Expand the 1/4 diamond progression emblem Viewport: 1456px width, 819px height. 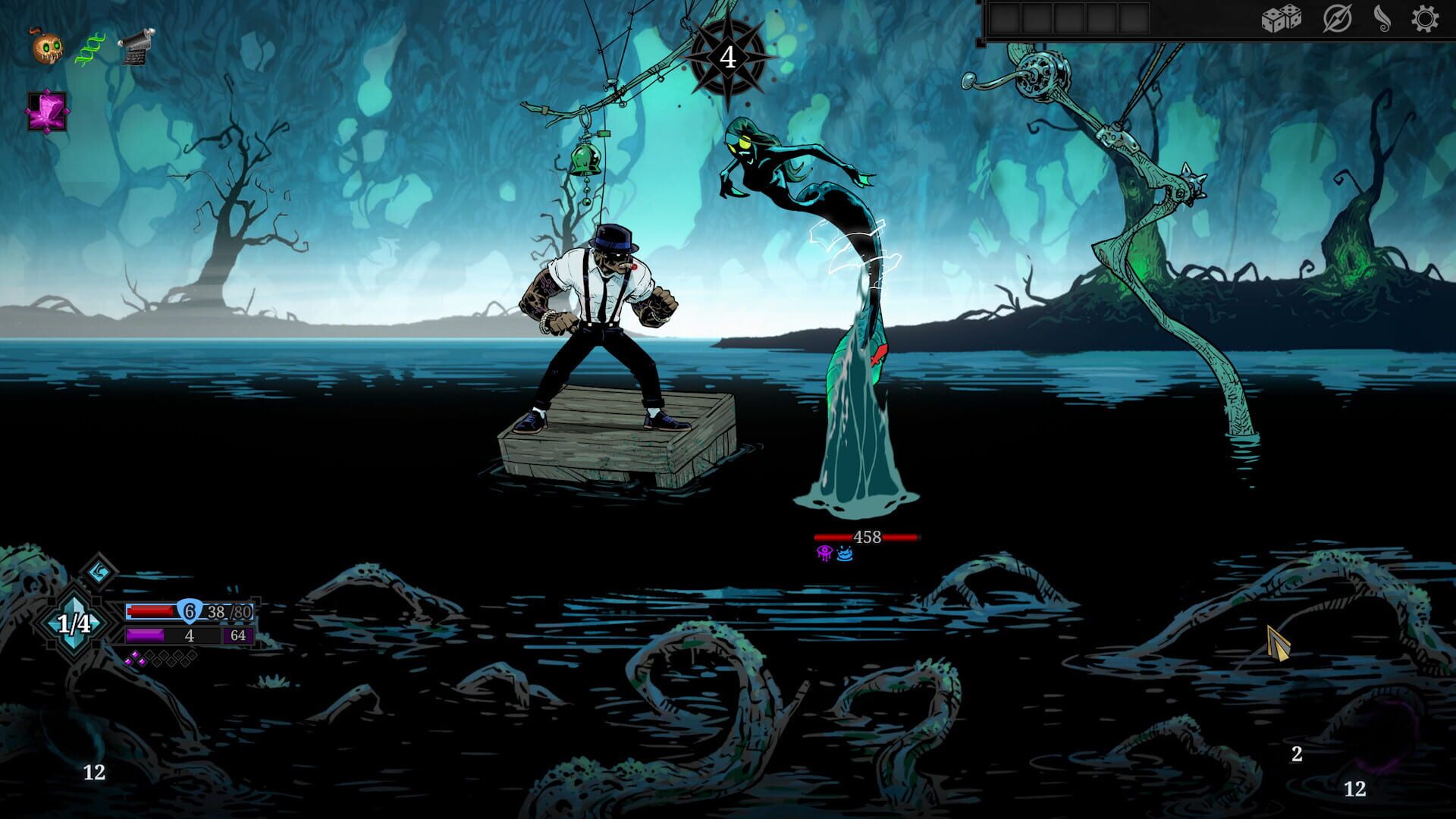pos(74,622)
